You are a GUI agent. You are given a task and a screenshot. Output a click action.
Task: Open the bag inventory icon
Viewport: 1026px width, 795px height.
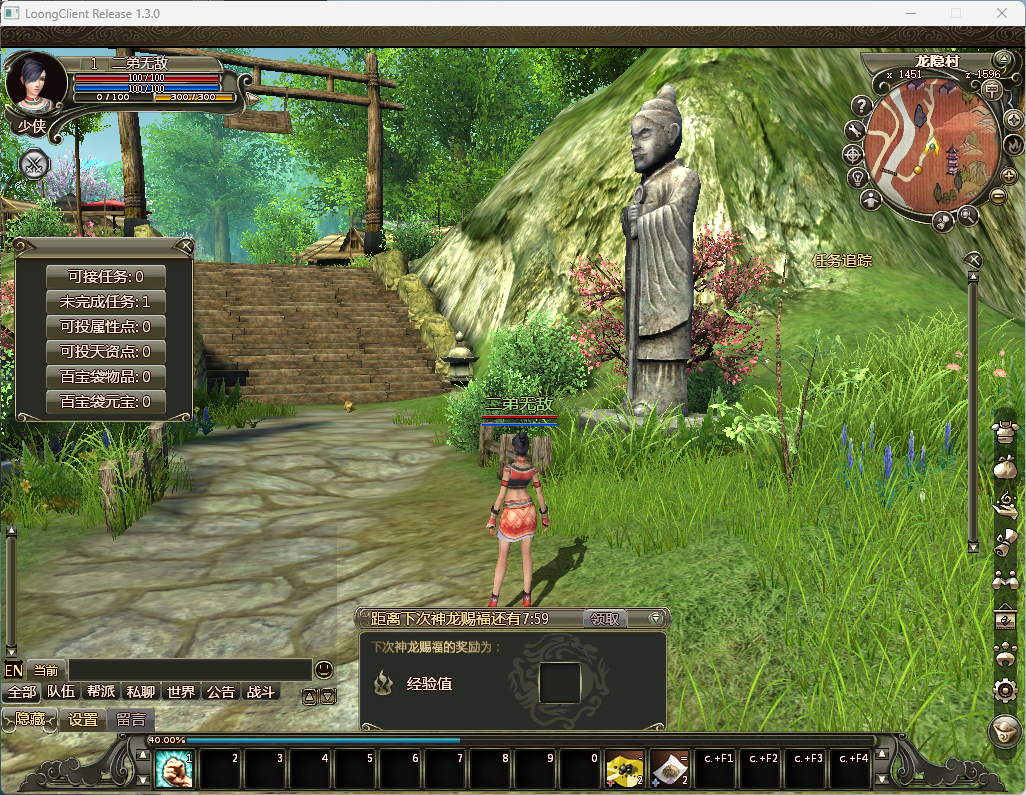click(x=1005, y=468)
